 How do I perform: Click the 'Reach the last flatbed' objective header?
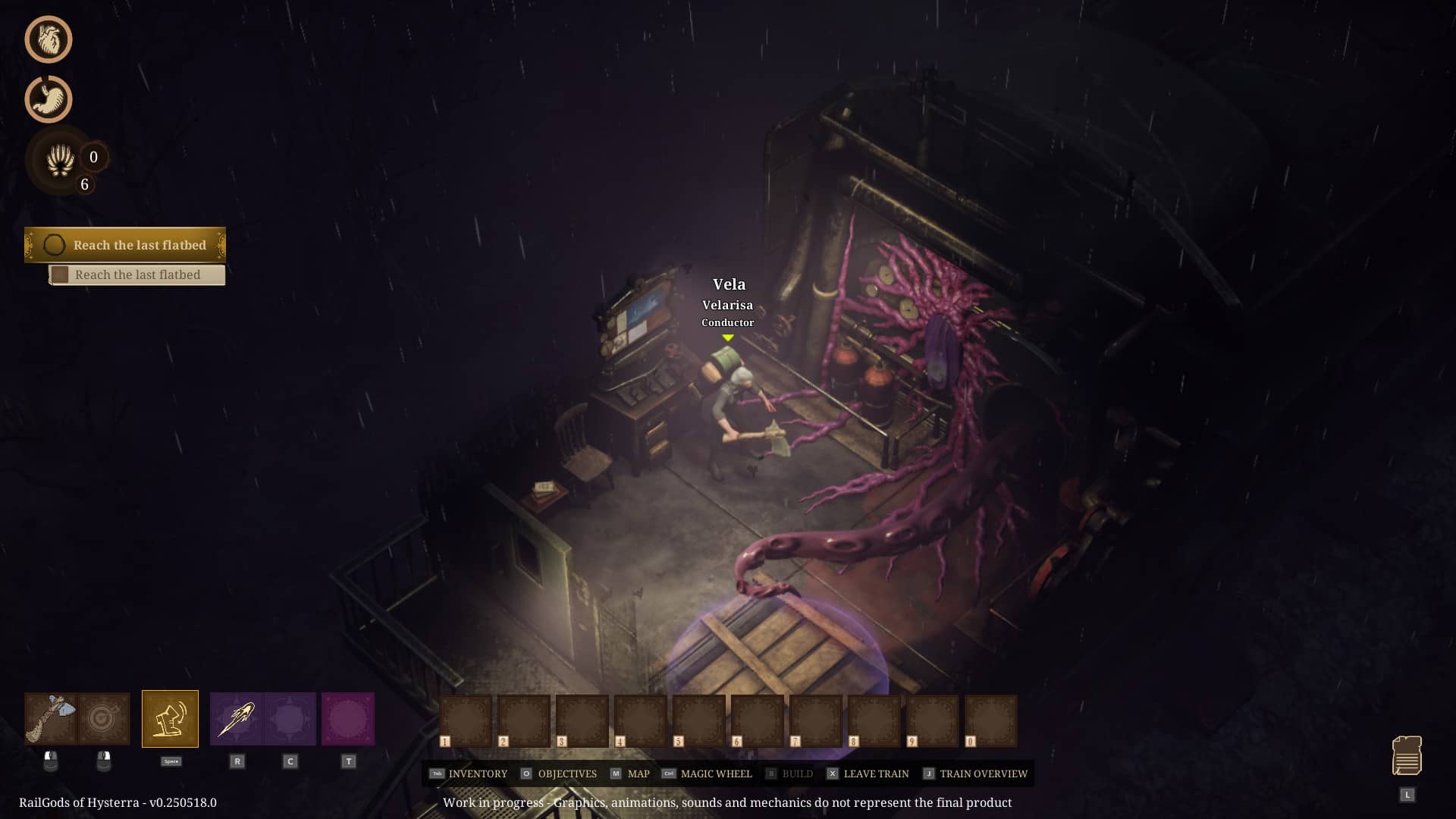click(x=125, y=245)
